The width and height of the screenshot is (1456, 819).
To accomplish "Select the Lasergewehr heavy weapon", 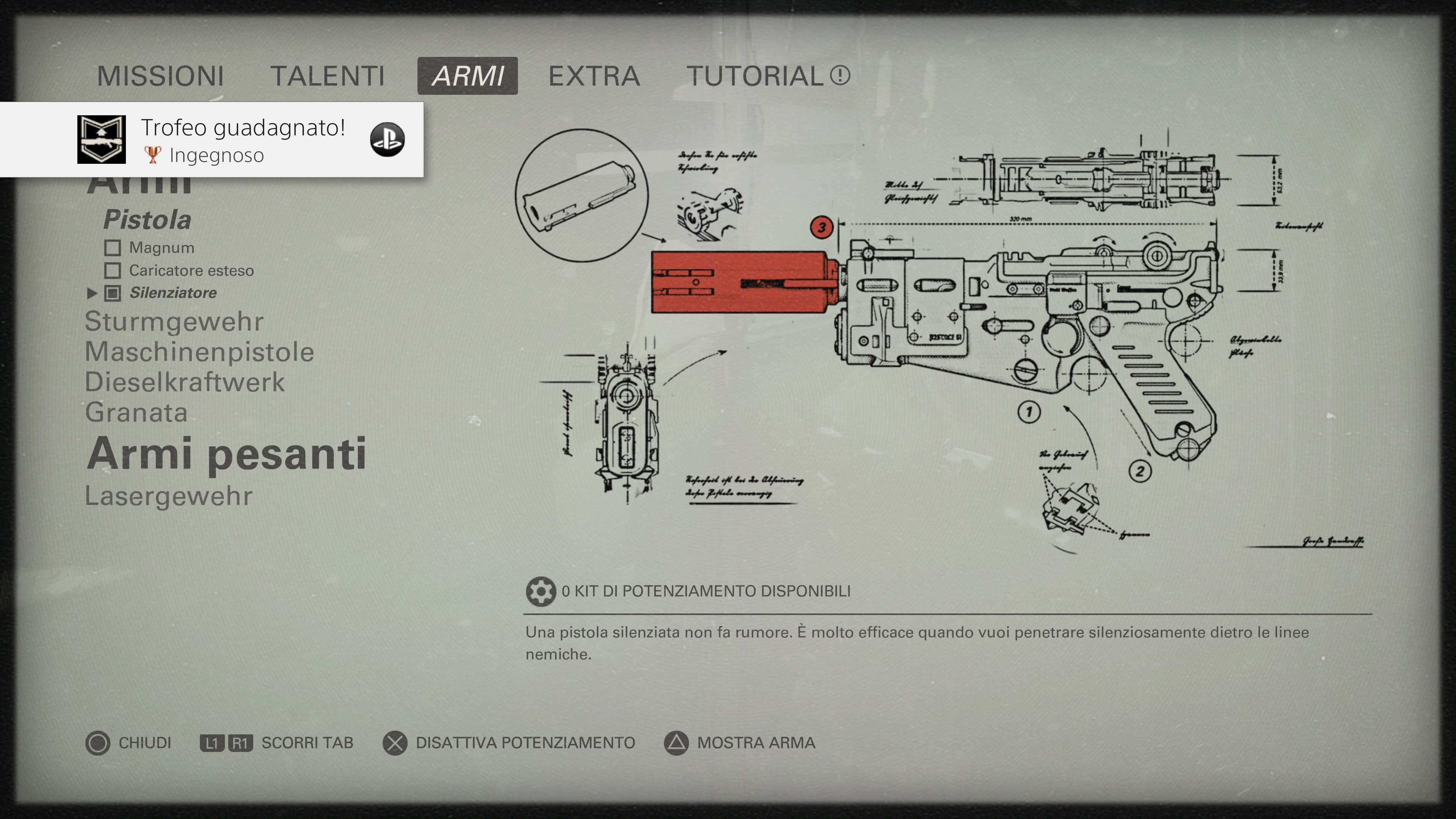I will (168, 496).
